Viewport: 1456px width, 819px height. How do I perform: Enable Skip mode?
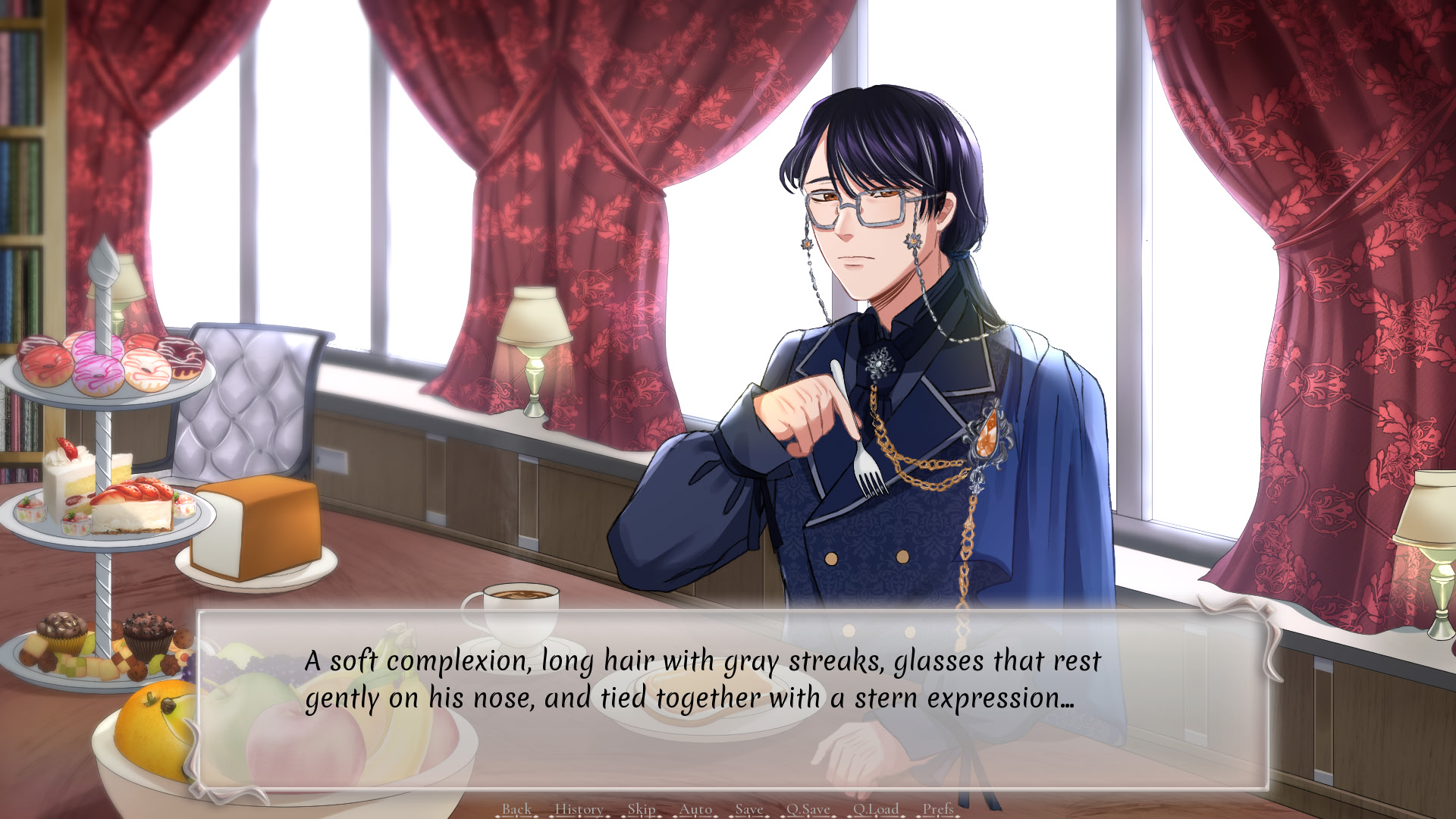point(643,809)
